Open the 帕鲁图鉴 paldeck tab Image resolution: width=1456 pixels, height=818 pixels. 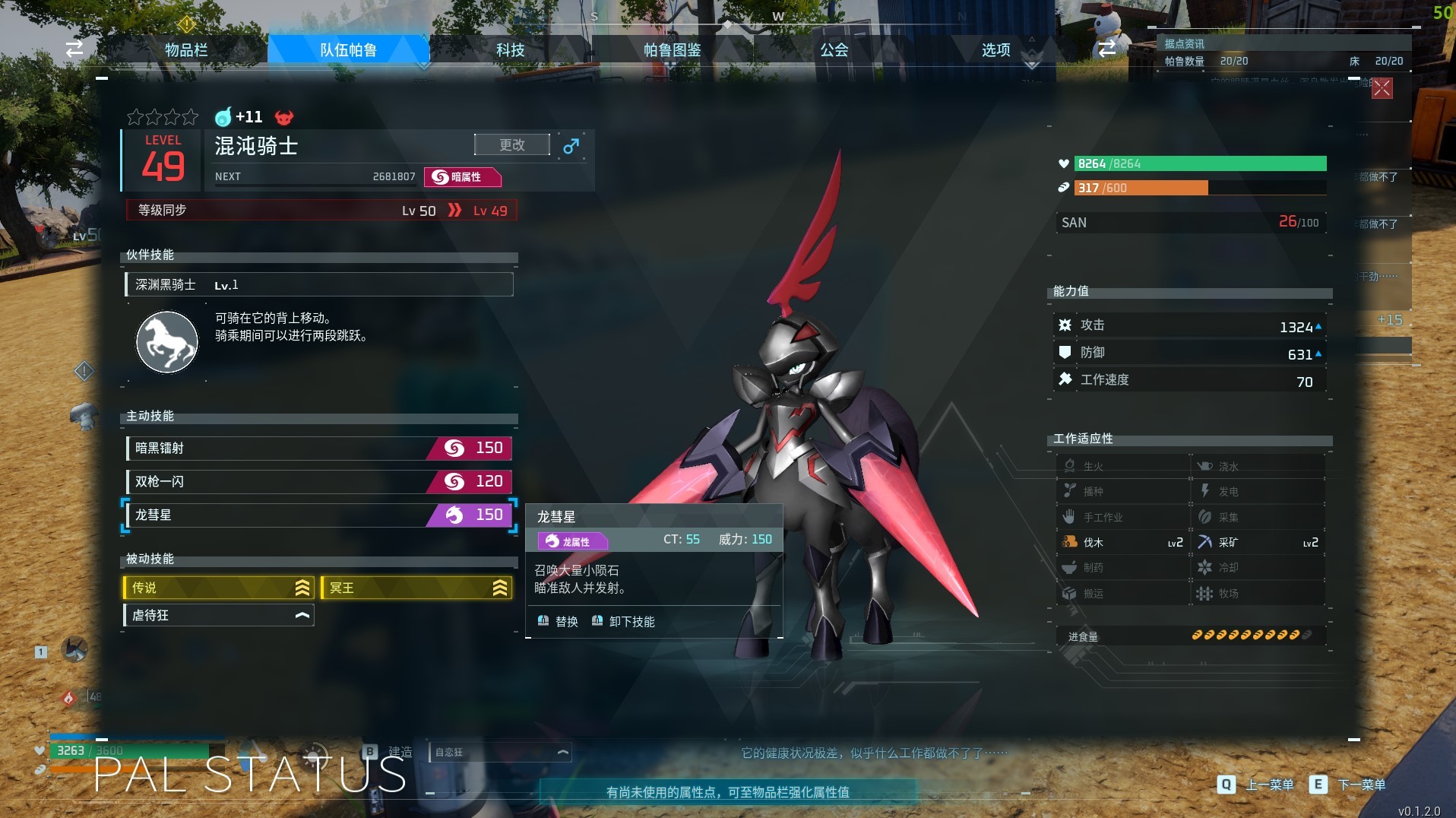coord(672,50)
